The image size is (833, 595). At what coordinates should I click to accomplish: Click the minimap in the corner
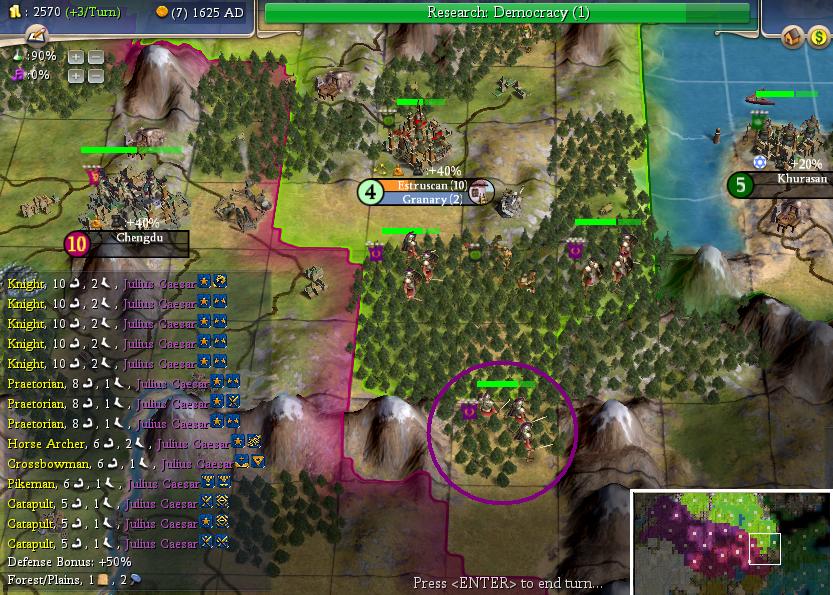732,542
